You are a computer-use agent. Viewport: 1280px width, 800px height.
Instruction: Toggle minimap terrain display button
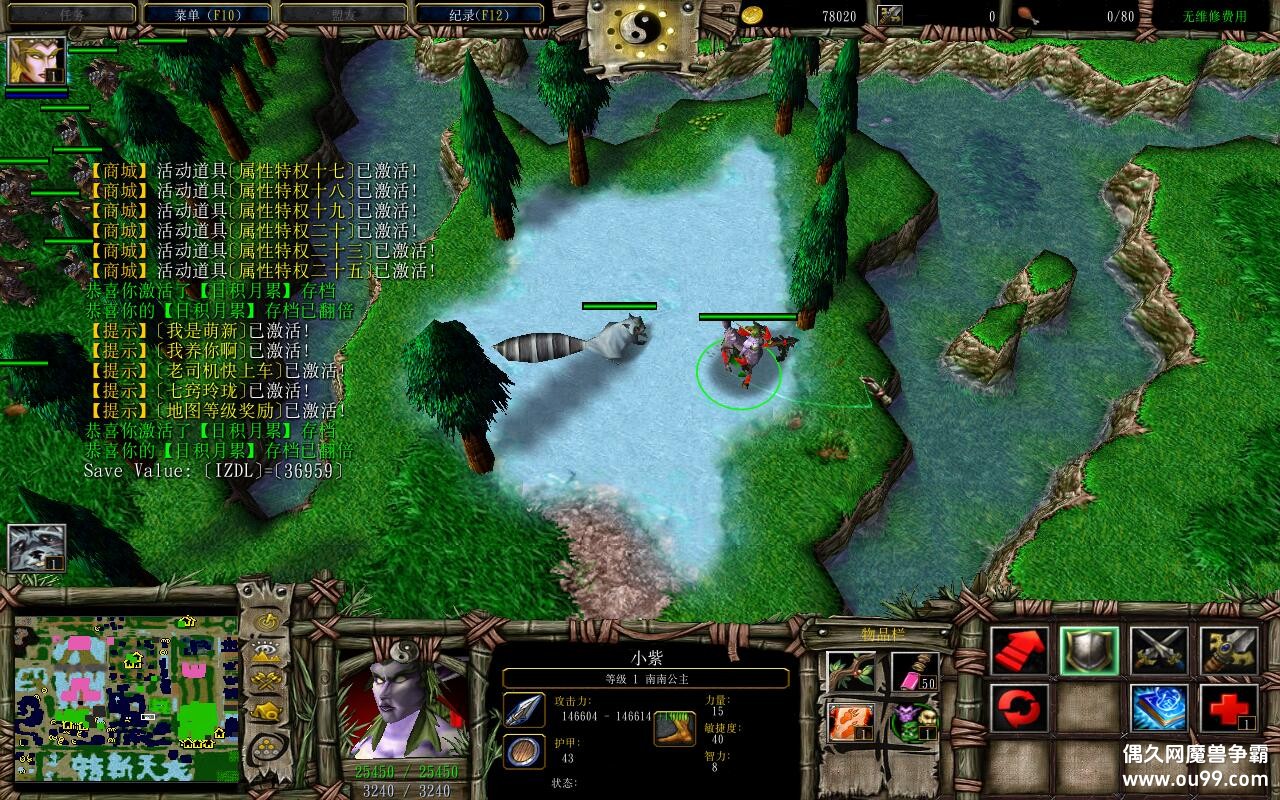(266, 651)
